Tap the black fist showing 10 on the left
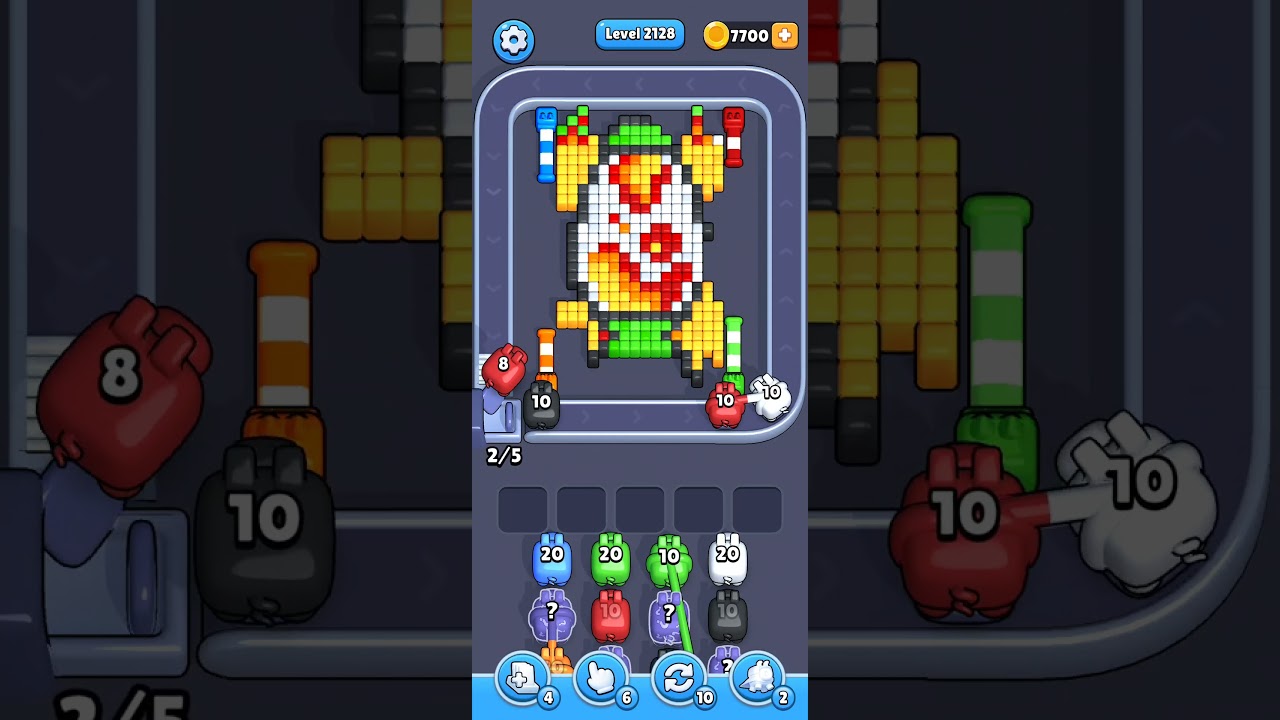Screen dimensions: 1280x720 tap(541, 403)
